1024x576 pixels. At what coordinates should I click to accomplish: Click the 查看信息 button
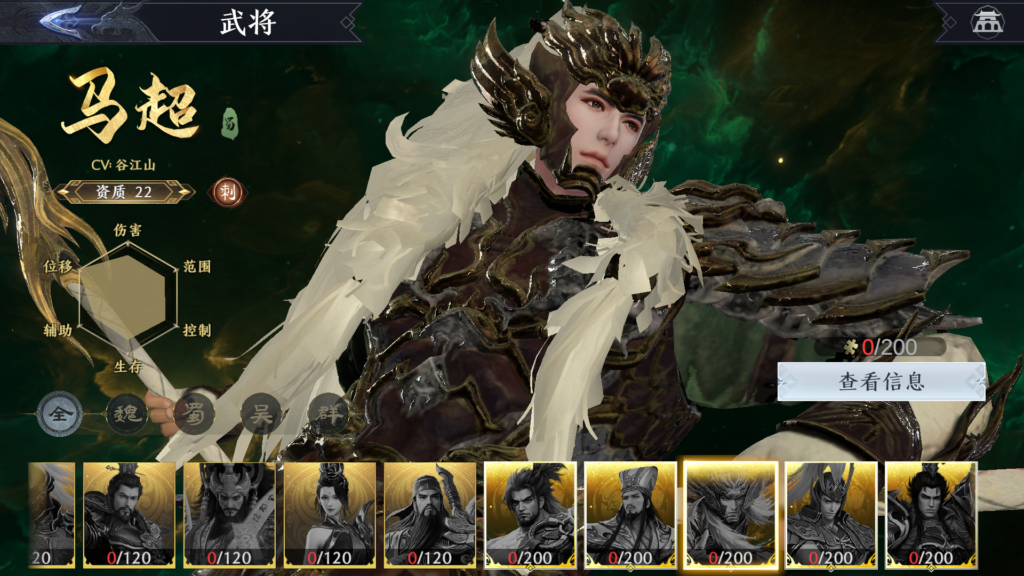pos(881,381)
